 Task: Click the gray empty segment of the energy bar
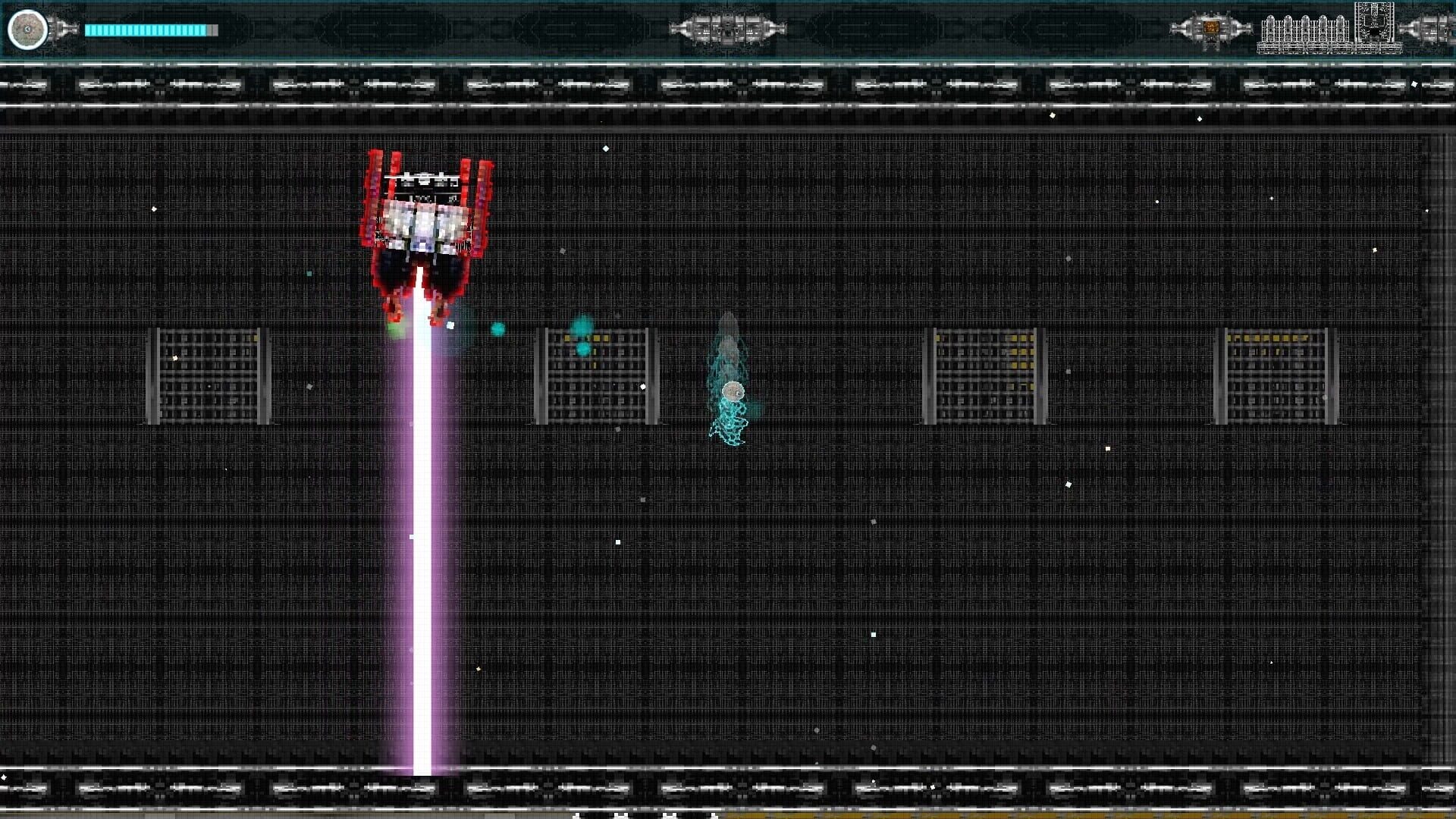[x=211, y=30]
